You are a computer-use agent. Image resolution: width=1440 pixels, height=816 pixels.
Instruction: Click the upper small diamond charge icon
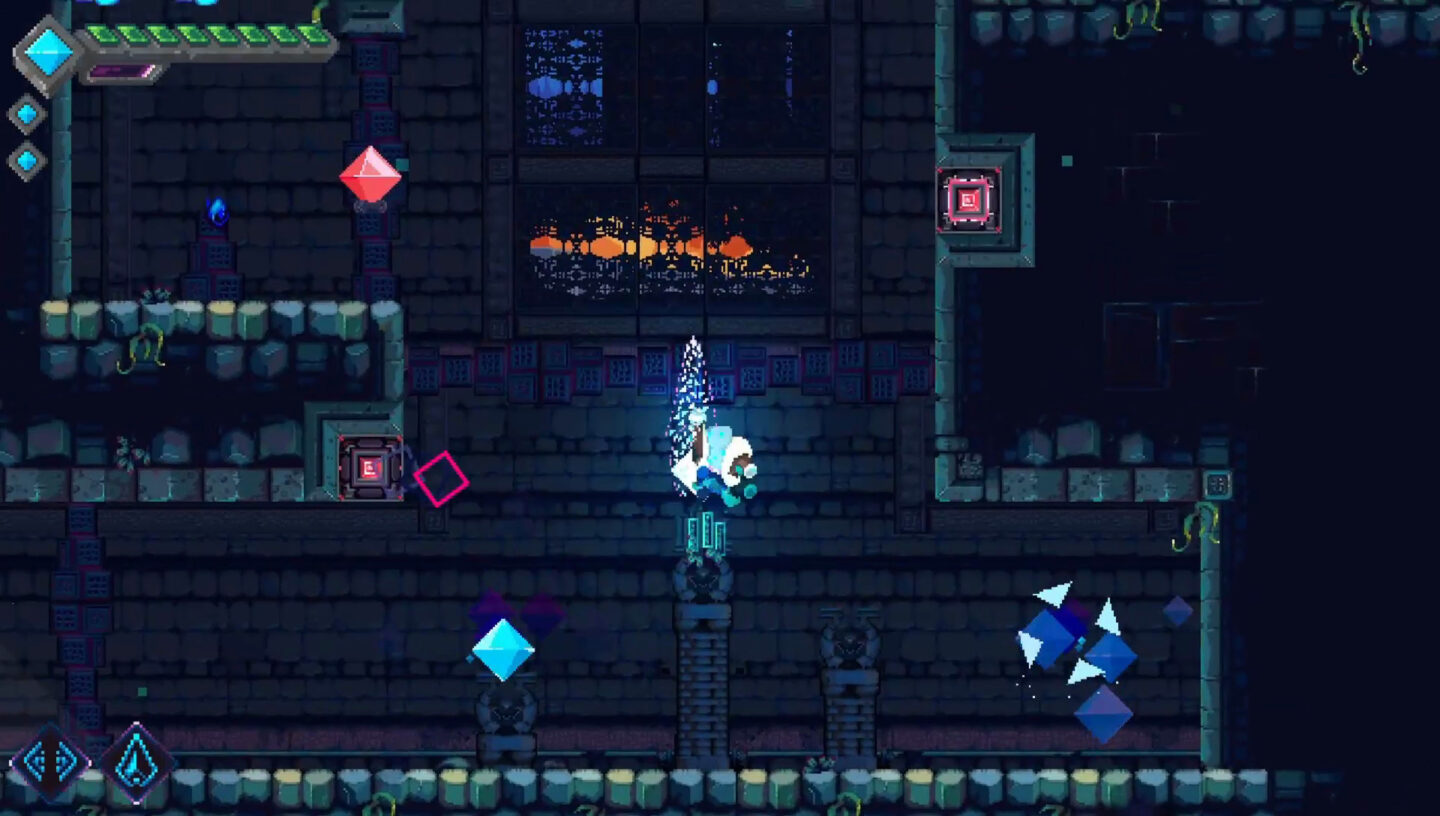pyautogui.click(x=25, y=115)
